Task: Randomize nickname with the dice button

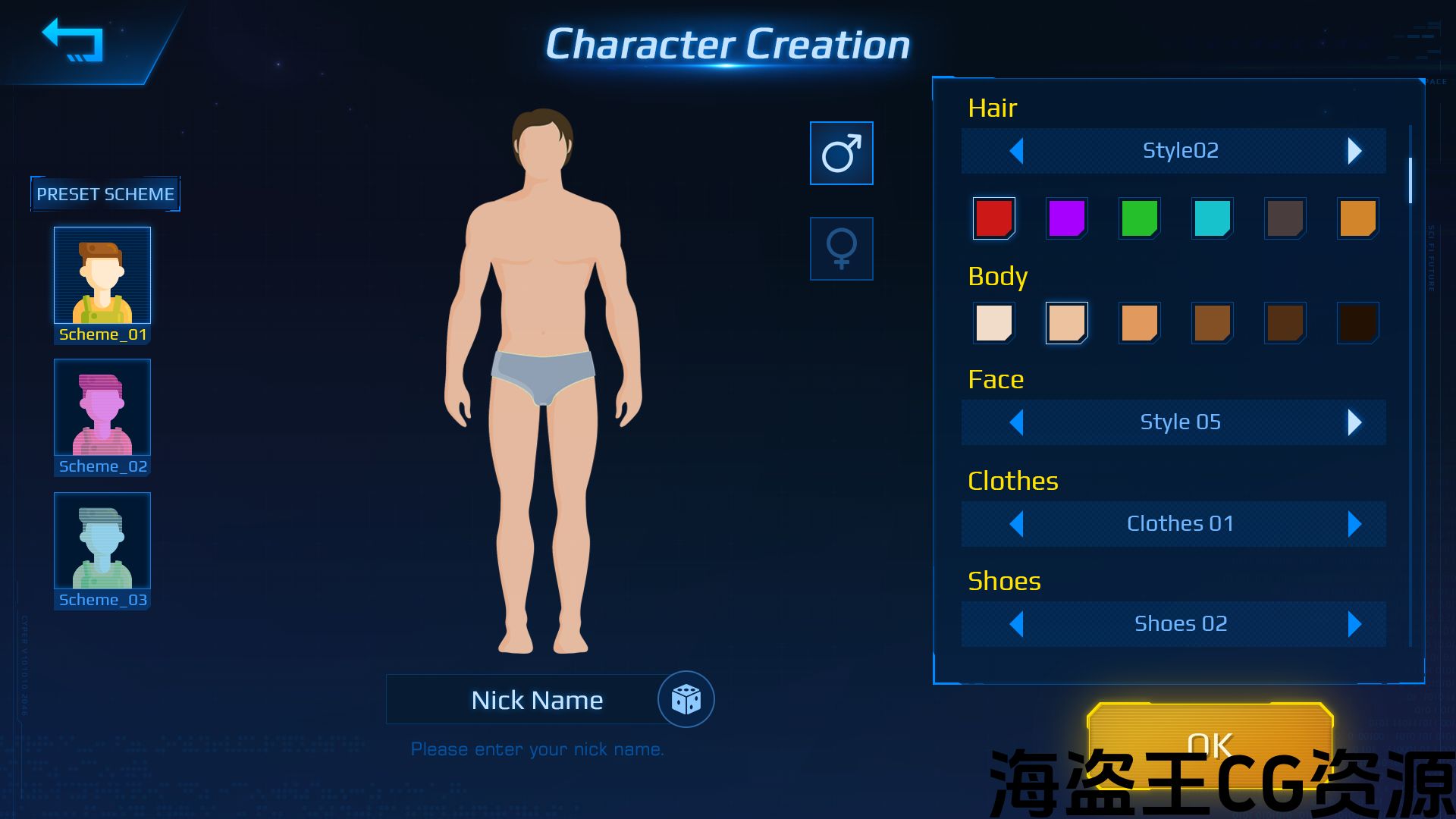Action: [686, 699]
